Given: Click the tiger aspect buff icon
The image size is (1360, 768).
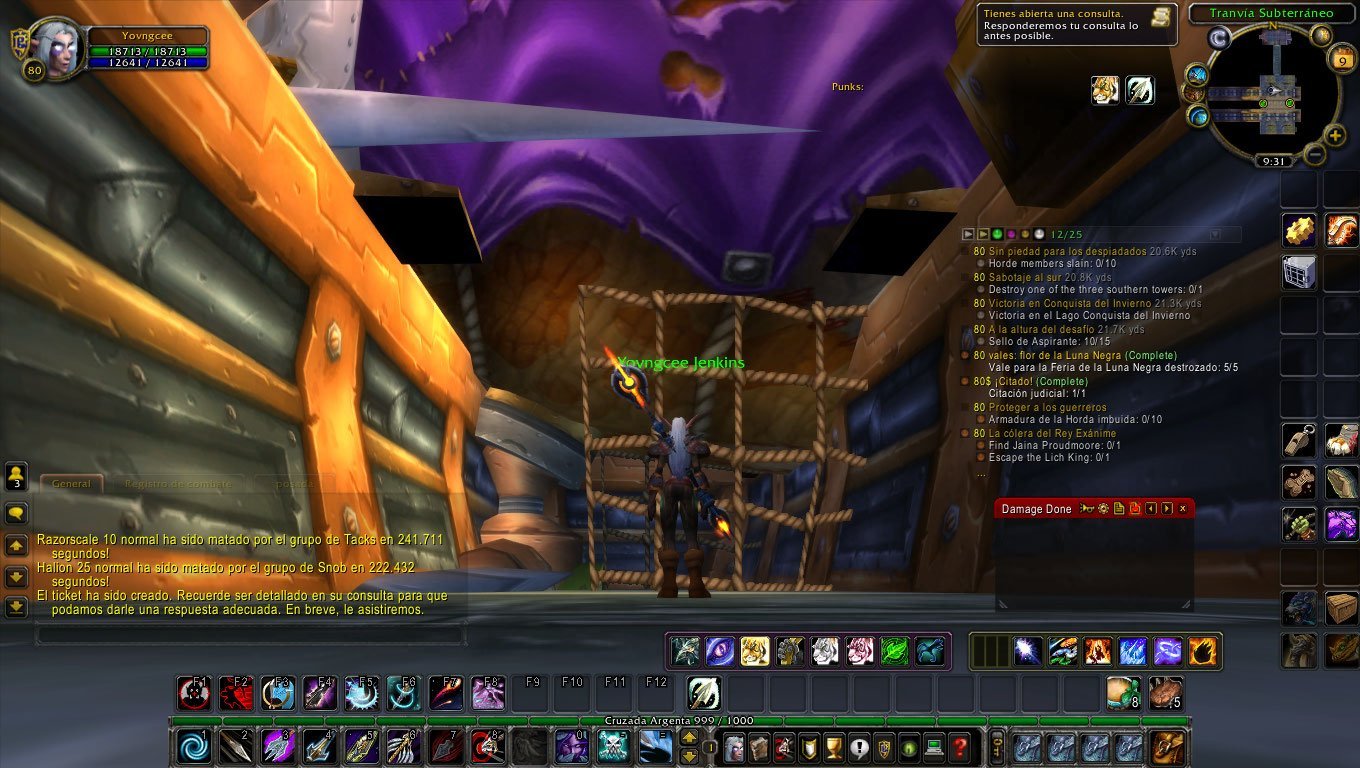Looking at the screenshot, I should (x=1105, y=90).
